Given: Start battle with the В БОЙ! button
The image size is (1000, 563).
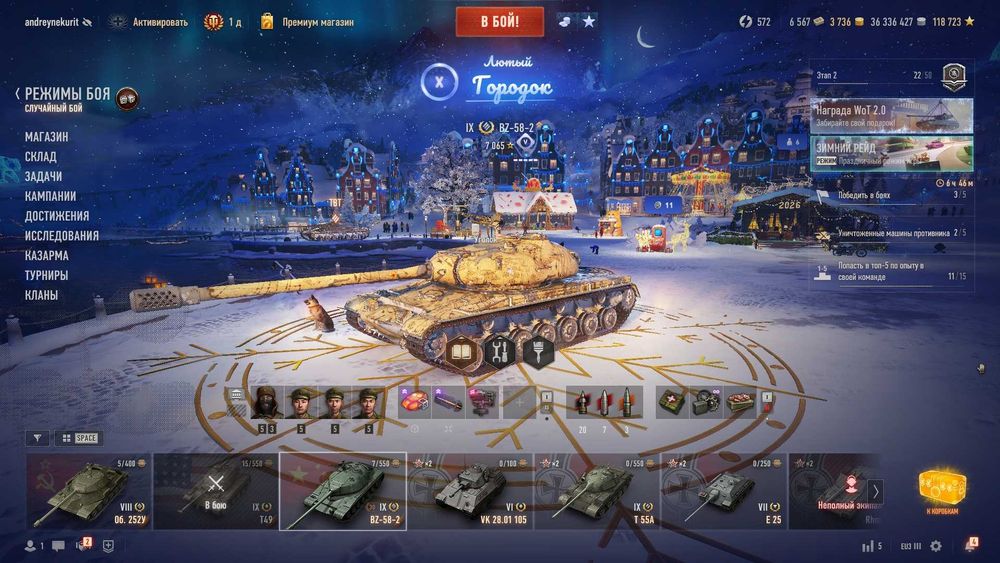Looking at the screenshot, I should point(500,21).
